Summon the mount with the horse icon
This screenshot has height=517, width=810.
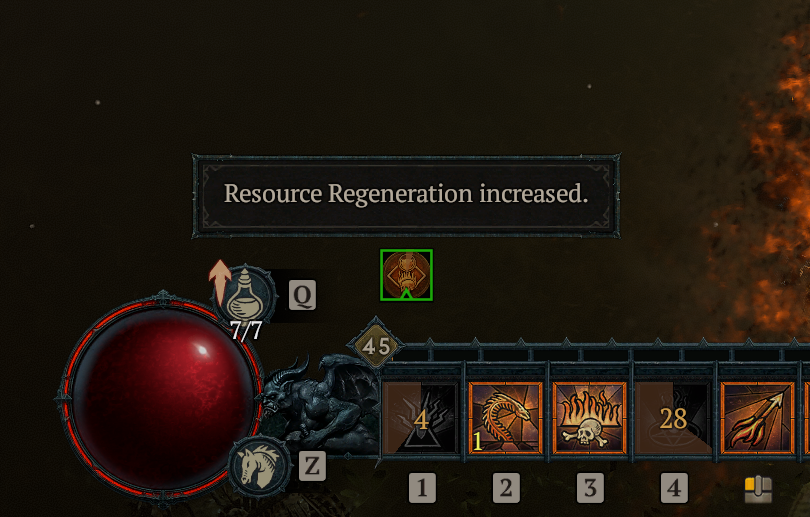(x=259, y=465)
